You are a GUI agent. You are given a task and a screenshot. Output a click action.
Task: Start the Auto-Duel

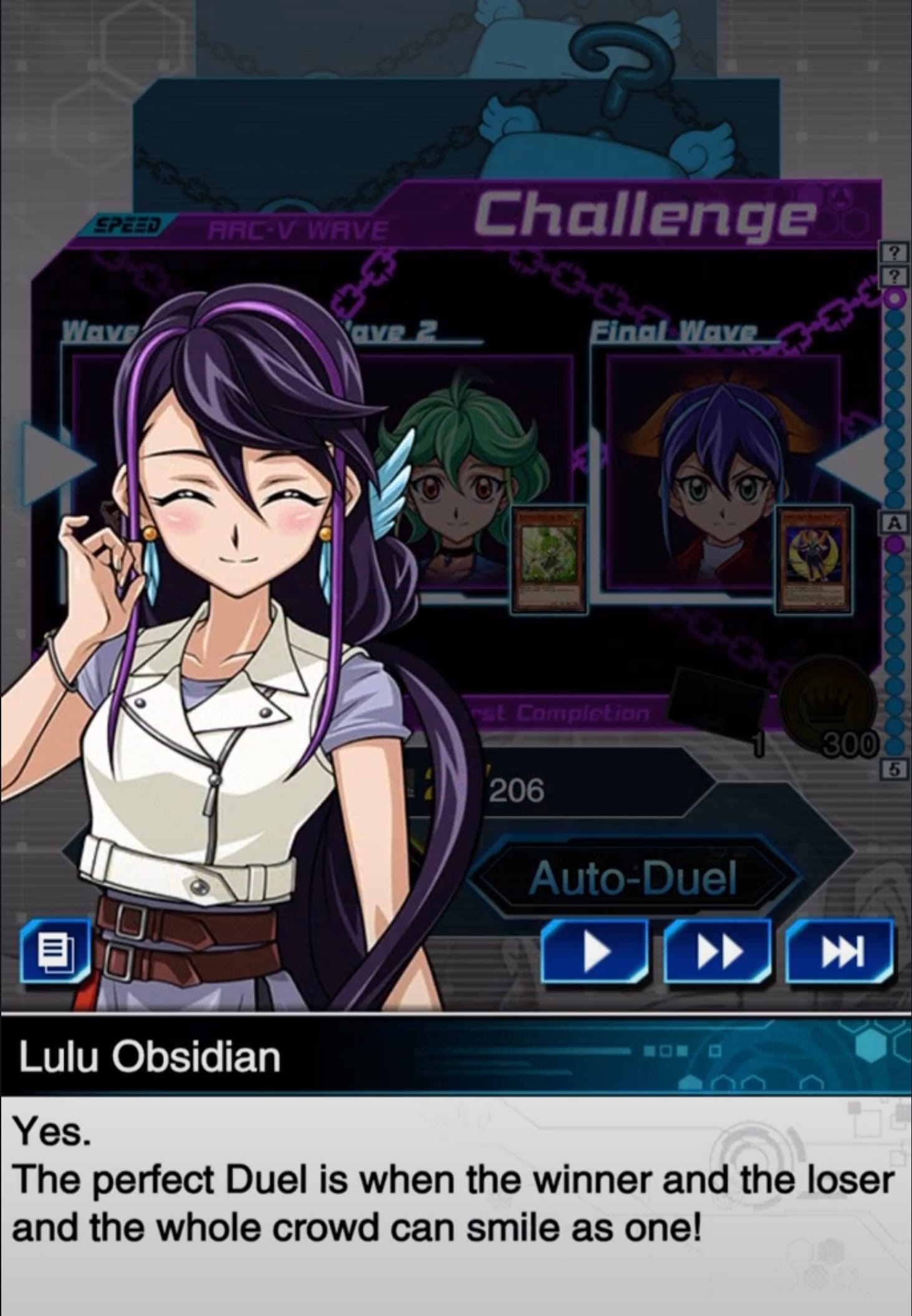tap(633, 878)
